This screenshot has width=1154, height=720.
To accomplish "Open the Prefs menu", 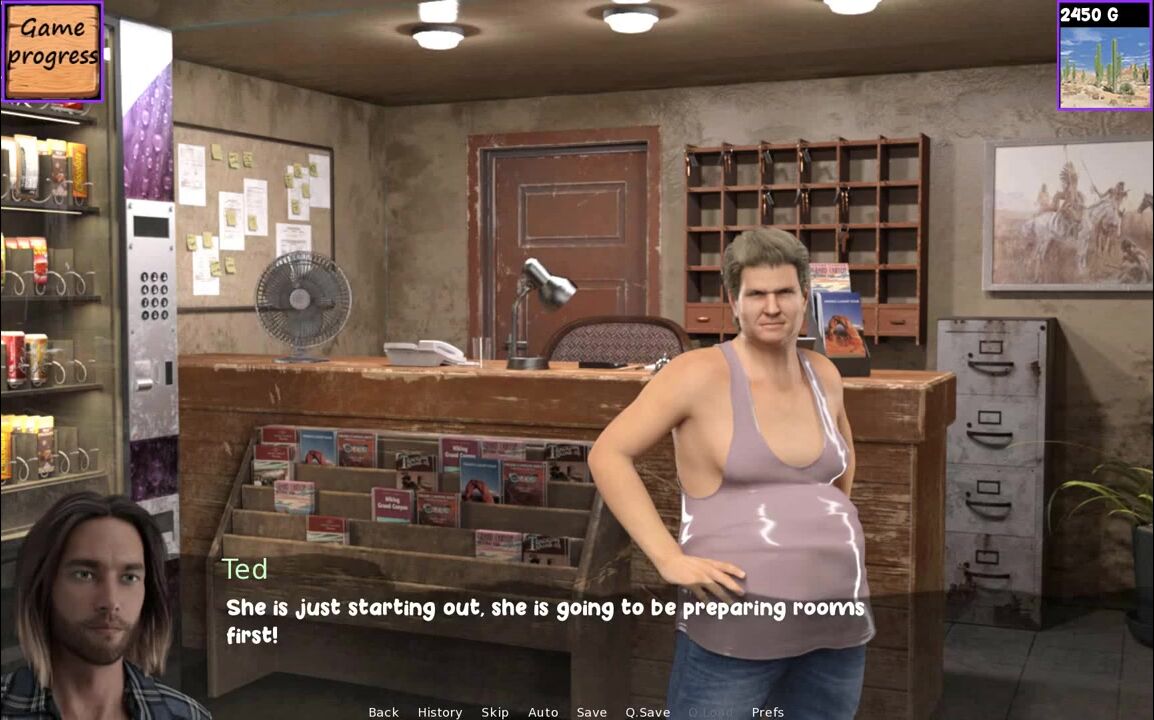I will point(768,712).
